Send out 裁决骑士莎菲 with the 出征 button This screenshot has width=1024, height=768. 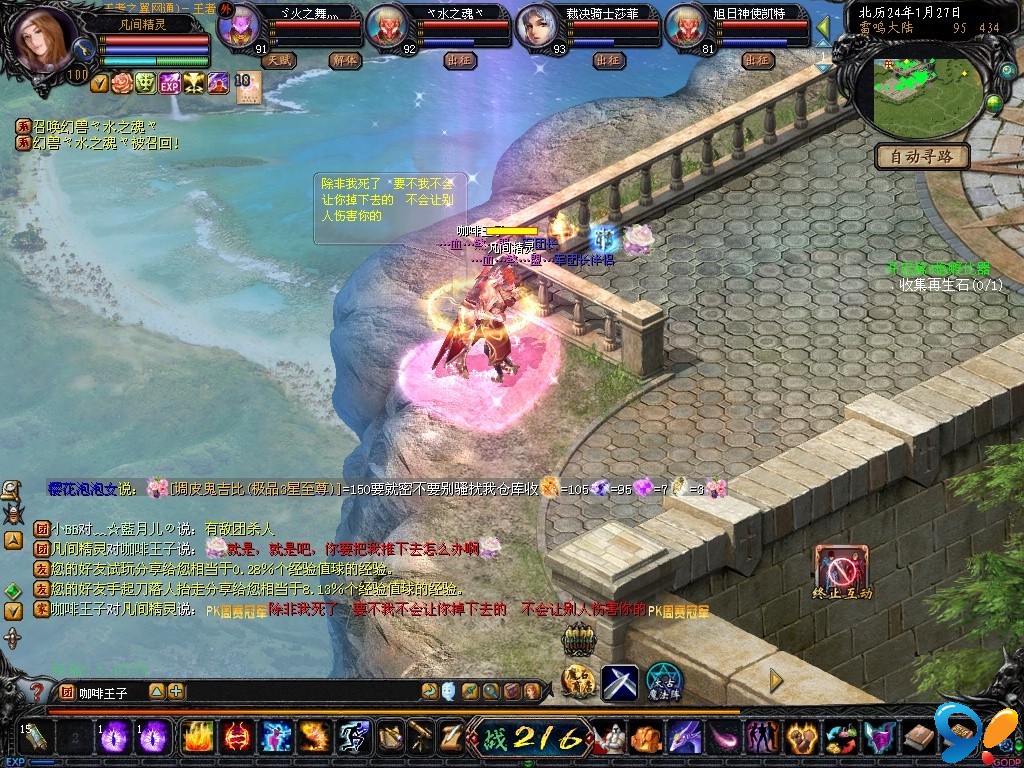(x=608, y=60)
